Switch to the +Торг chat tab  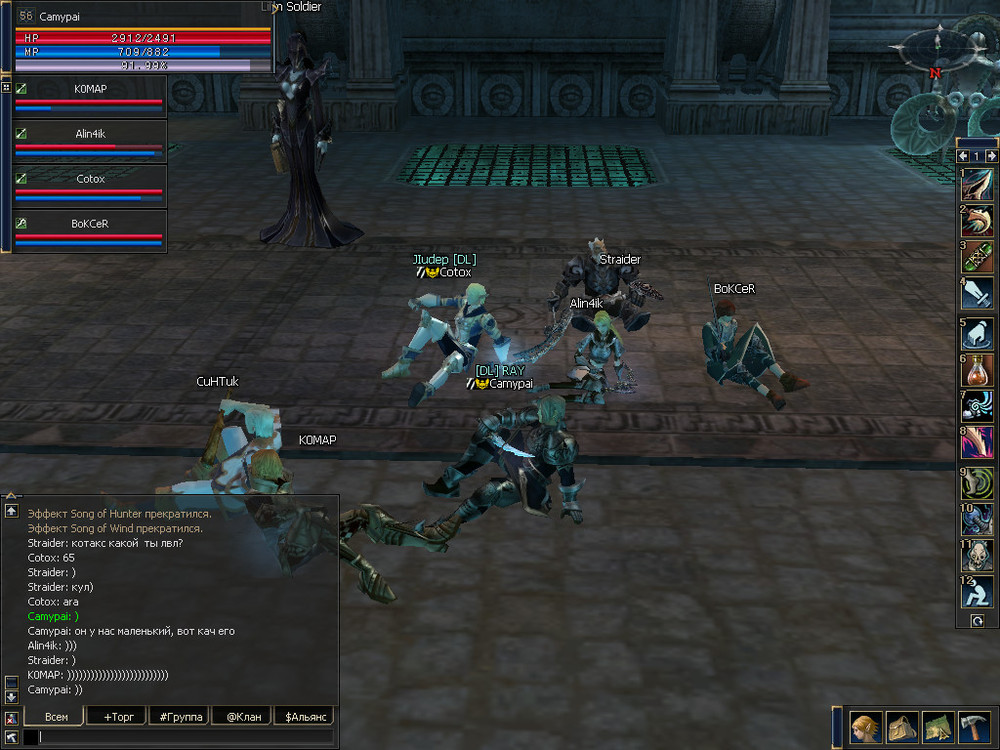click(117, 716)
